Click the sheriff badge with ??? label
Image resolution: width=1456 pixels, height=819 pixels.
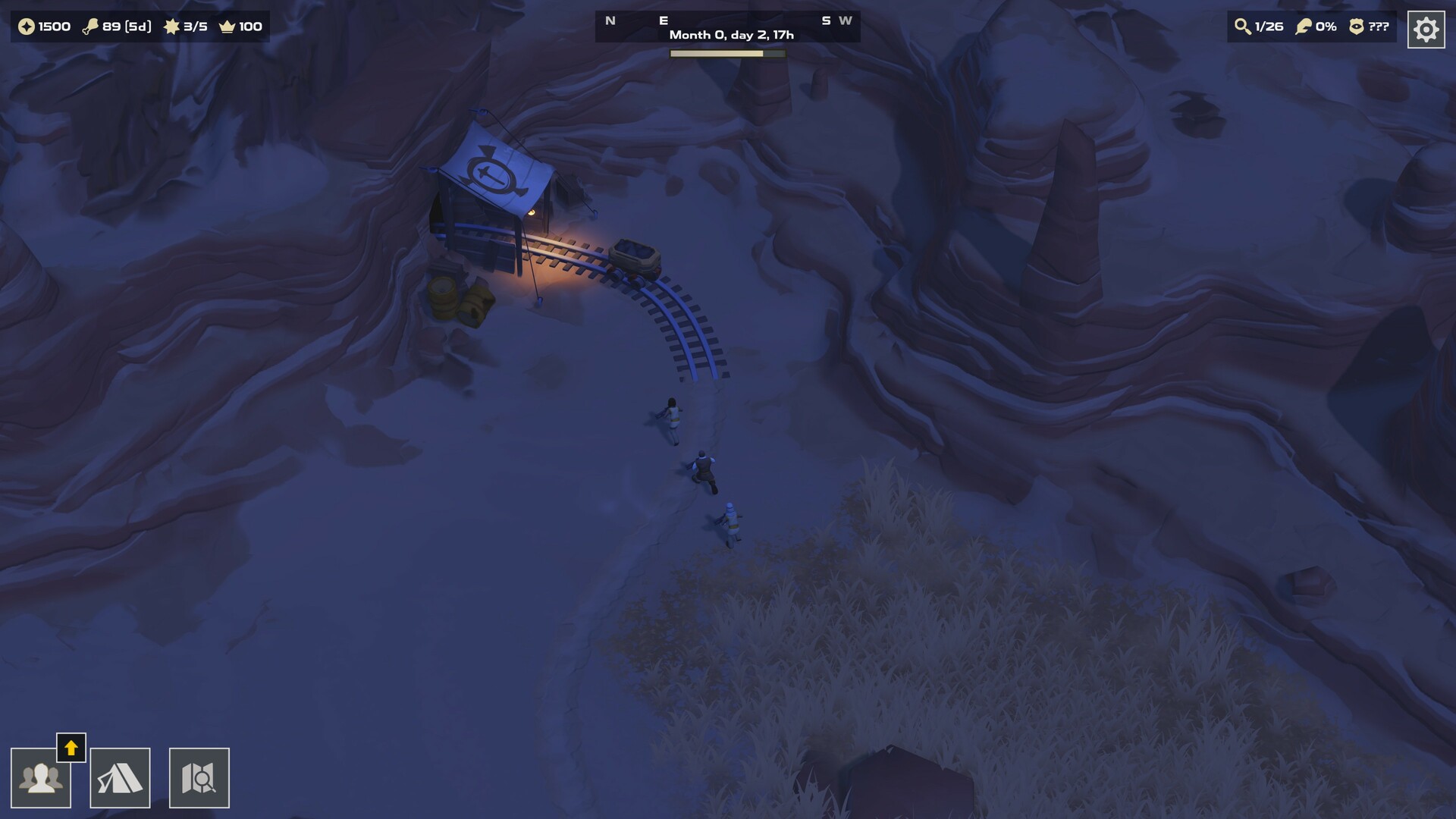click(x=1357, y=27)
